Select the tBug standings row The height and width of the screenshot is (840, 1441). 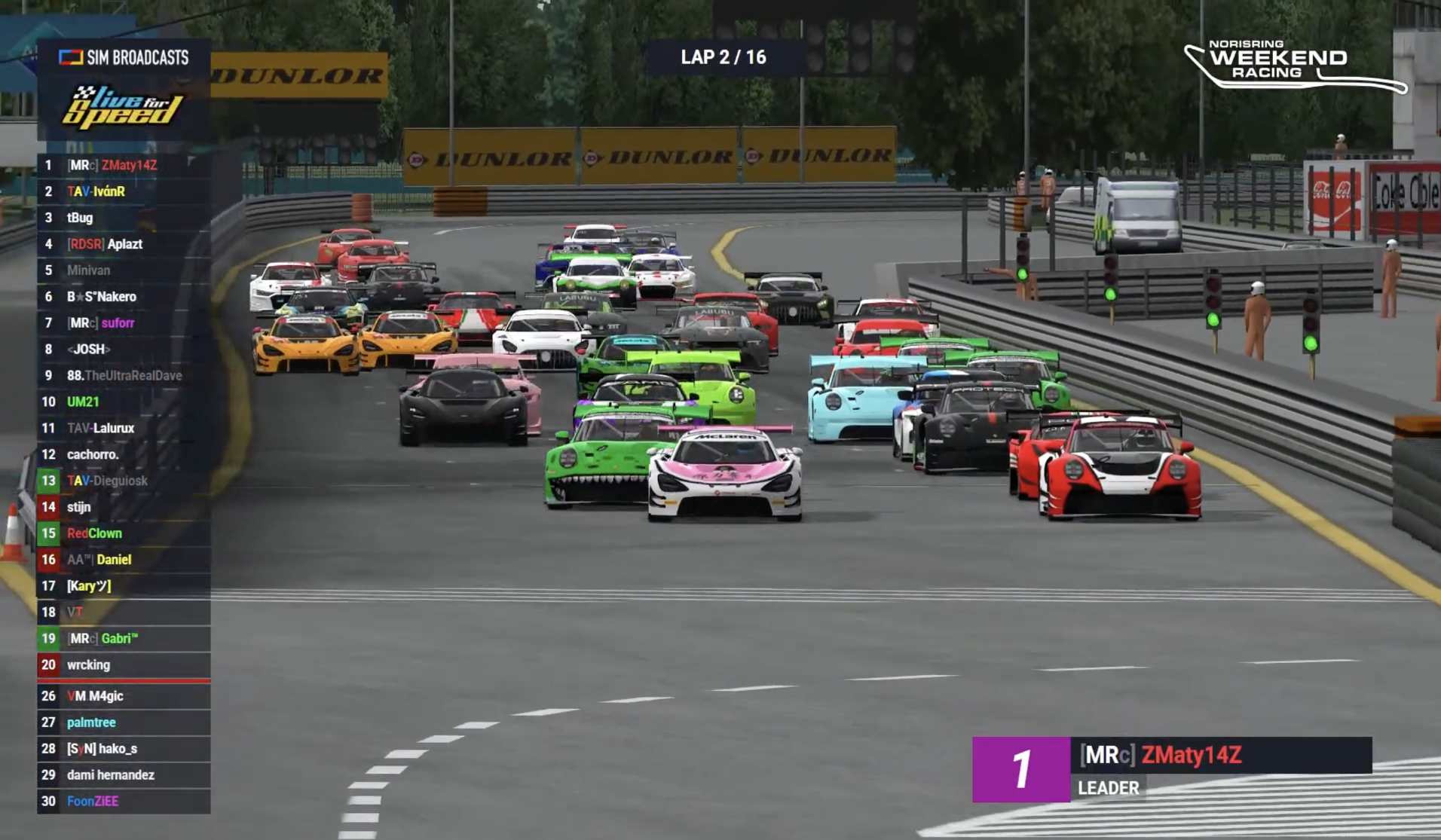pyautogui.click(x=124, y=218)
